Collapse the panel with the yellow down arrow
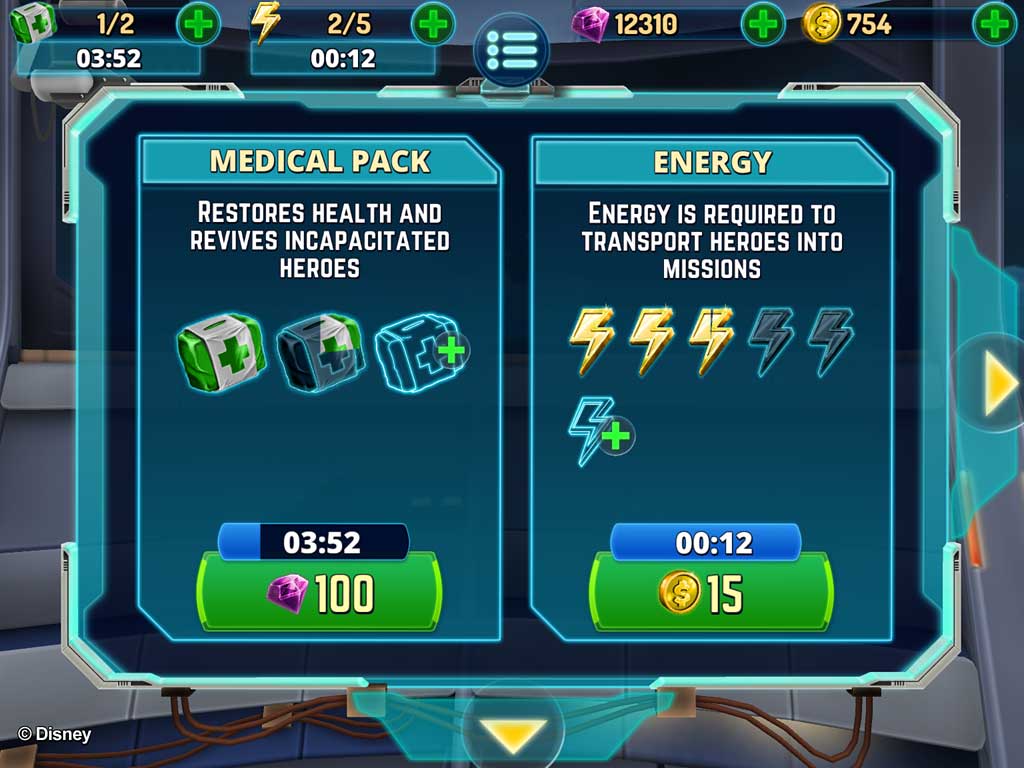The image size is (1024, 768). click(x=510, y=734)
